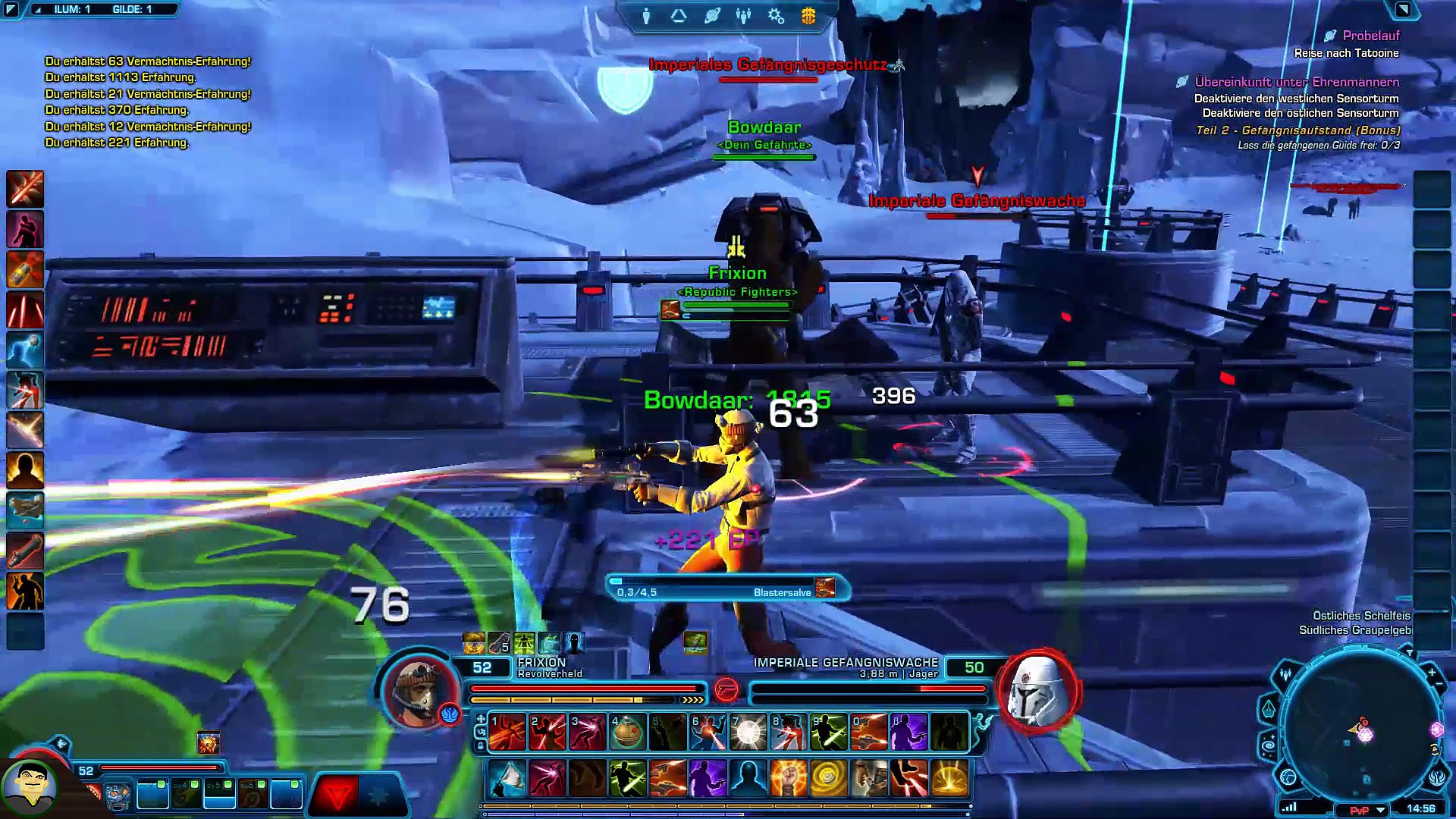Use the grenade ability in slot 4

point(627,733)
